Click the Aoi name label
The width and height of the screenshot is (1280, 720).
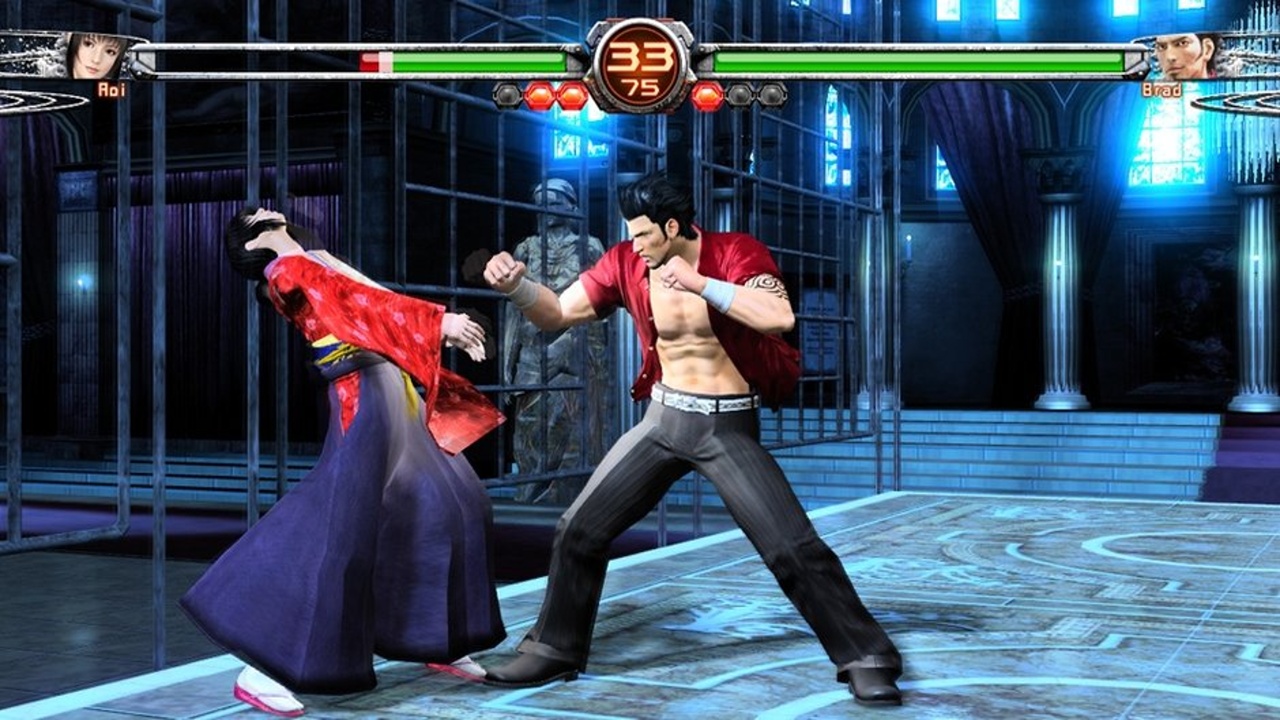[x=111, y=89]
